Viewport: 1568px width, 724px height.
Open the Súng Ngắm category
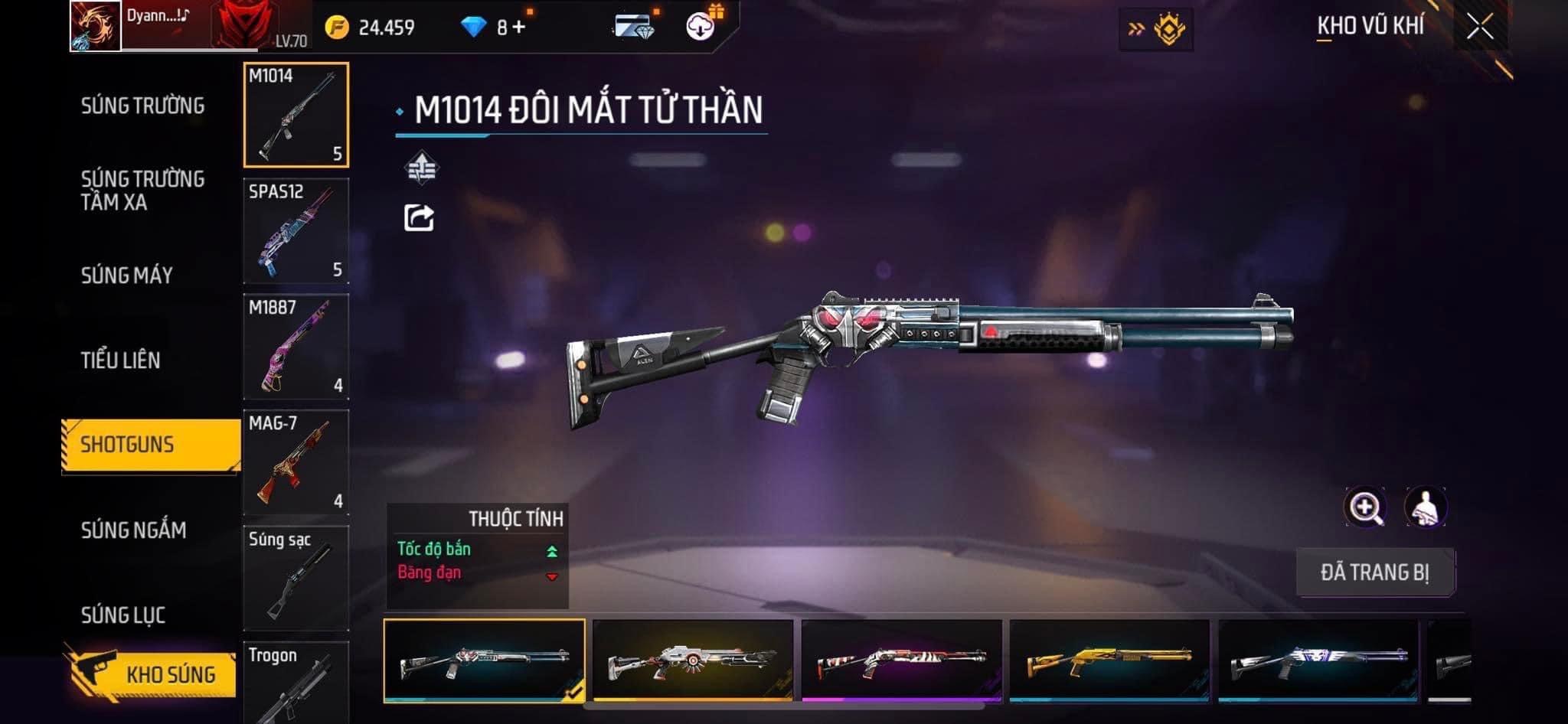click(133, 530)
